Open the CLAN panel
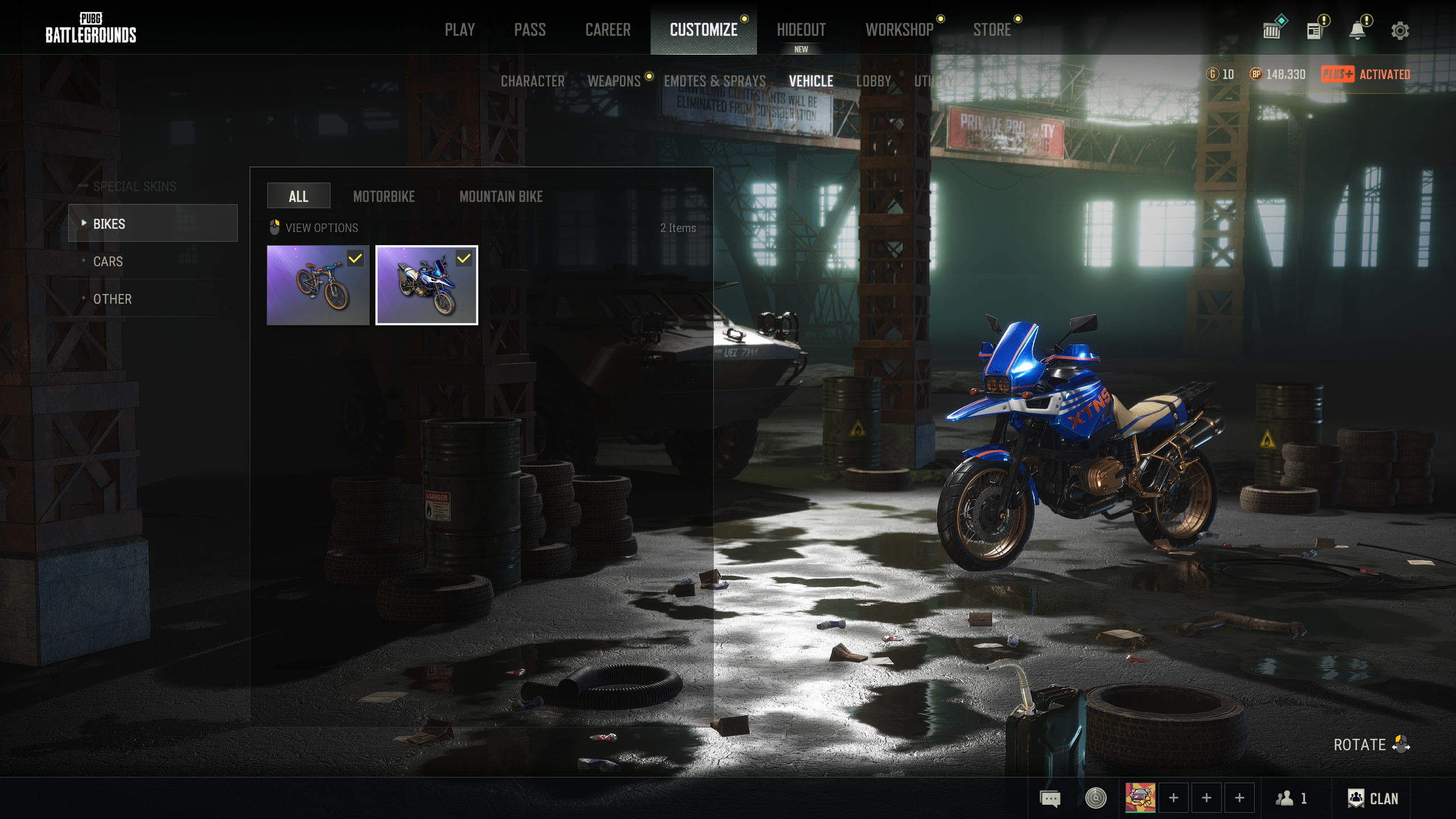Screen dimensions: 1456x819 [x=1372, y=798]
